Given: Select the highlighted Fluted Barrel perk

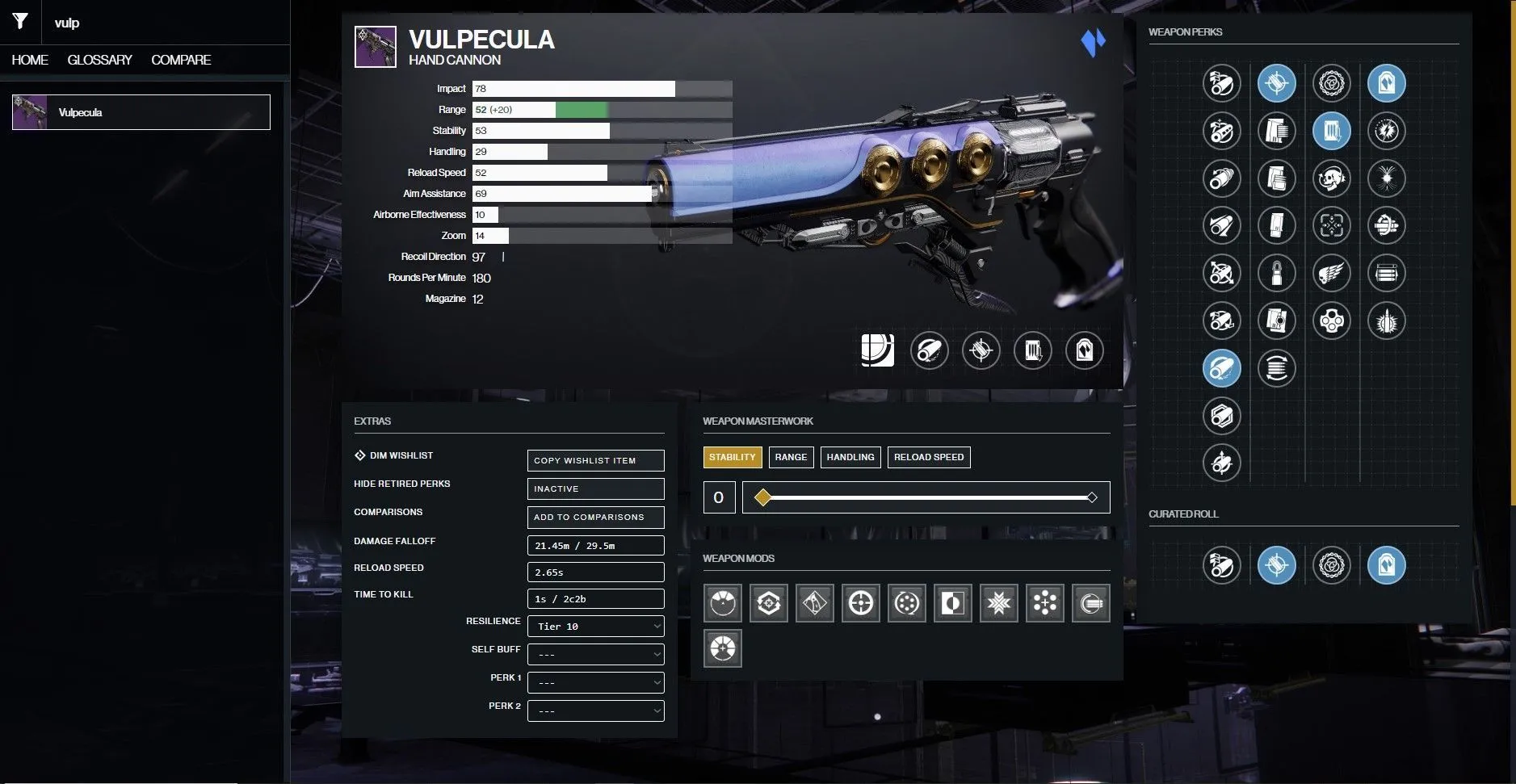Looking at the screenshot, I should [1221, 367].
